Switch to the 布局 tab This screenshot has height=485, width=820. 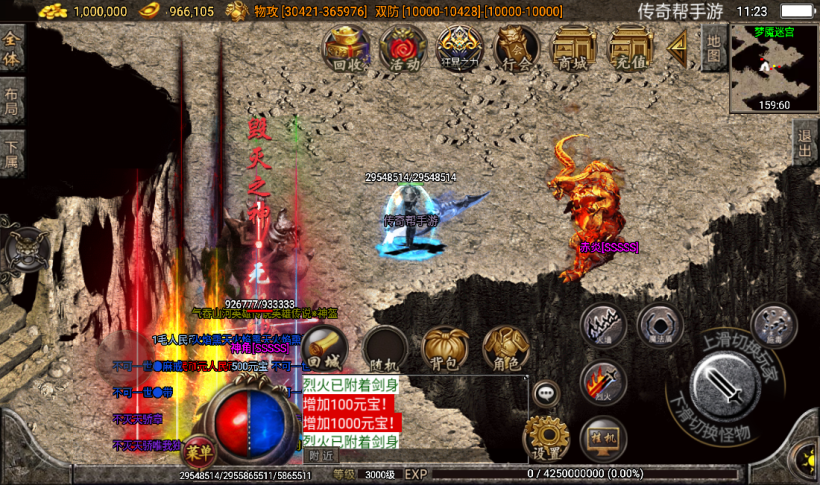[12, 99]
